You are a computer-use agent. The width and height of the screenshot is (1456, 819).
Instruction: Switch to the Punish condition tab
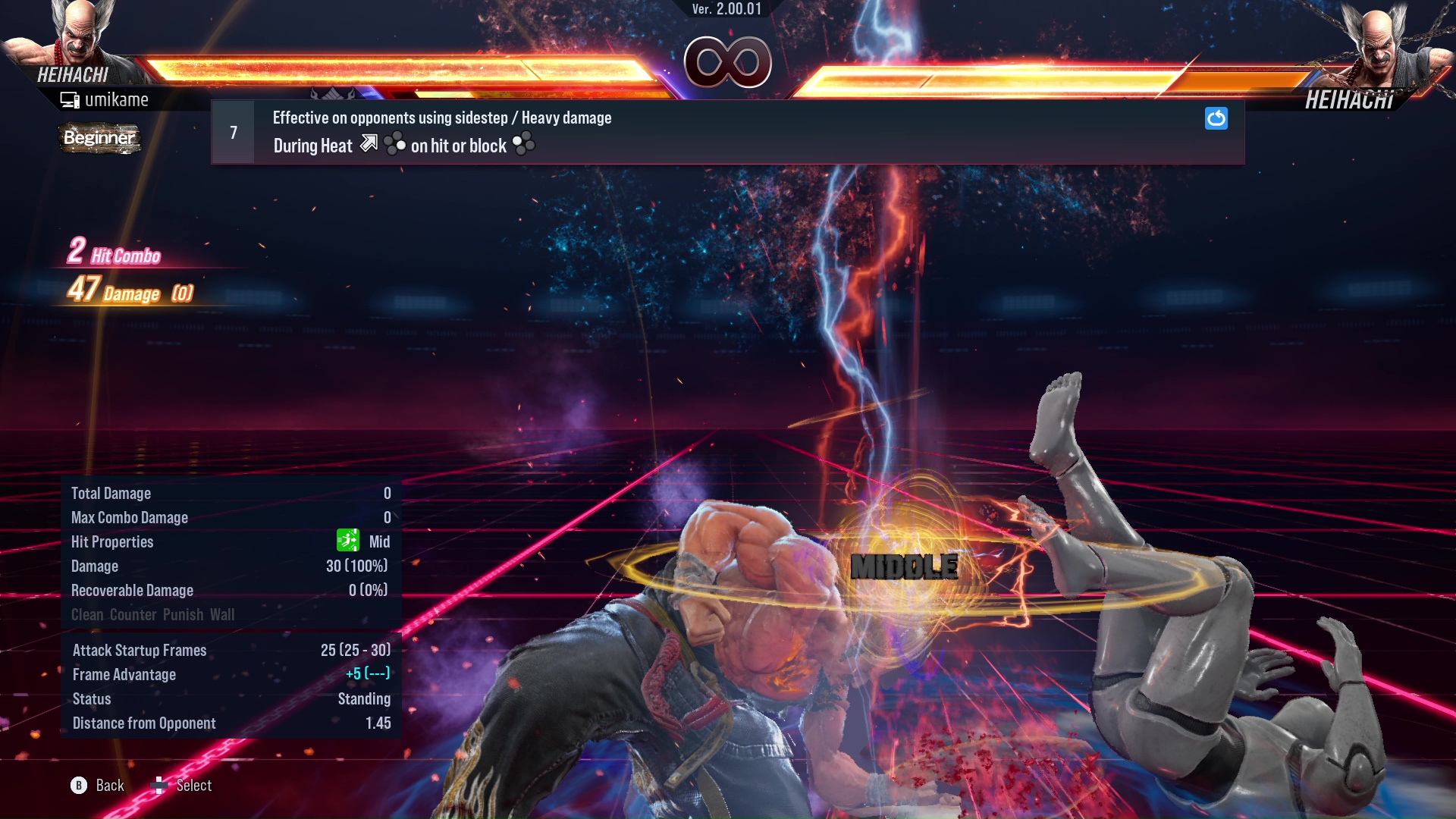[x=182, y=614]
